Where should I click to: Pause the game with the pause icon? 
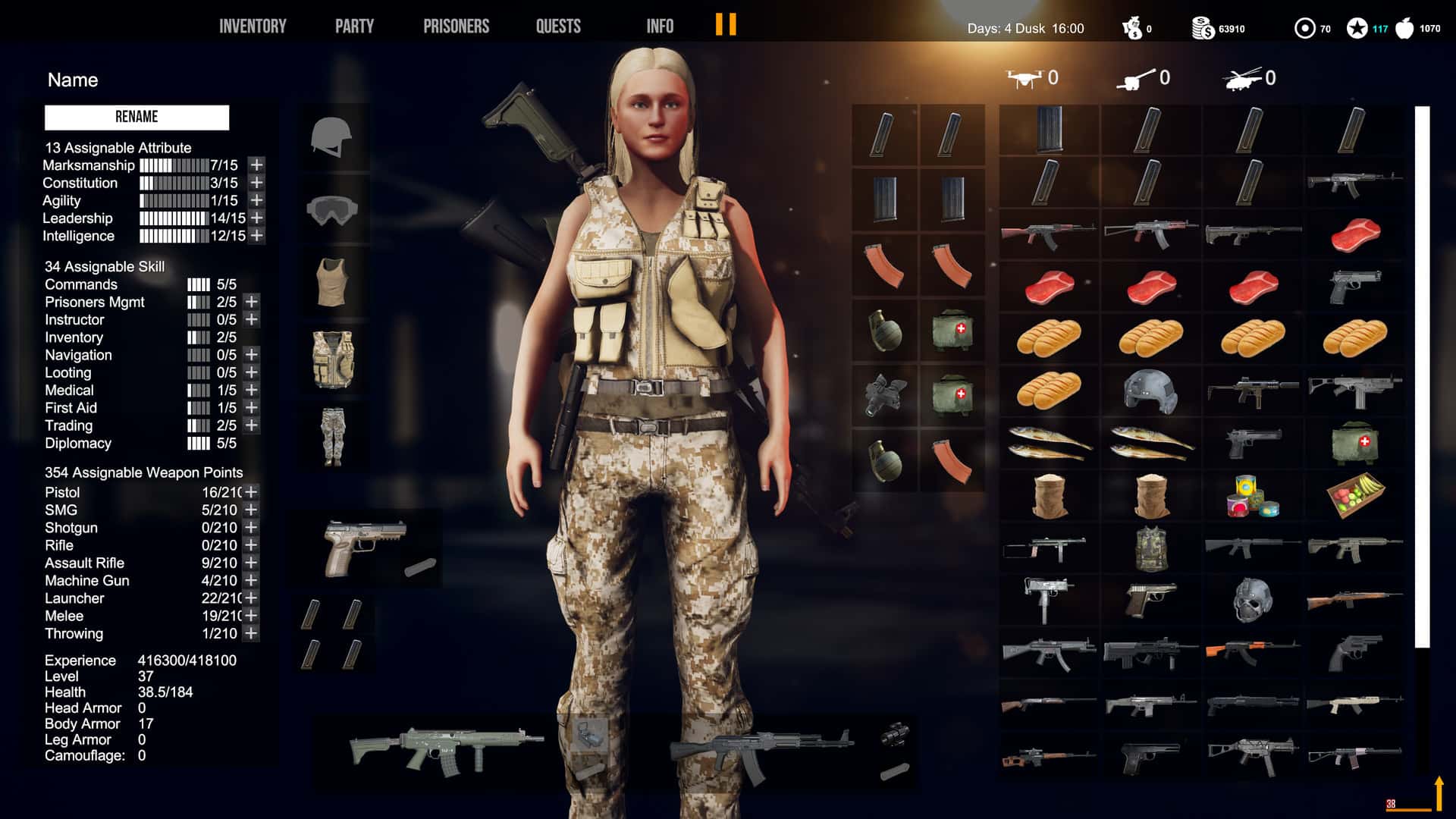(x=725, y=25)
